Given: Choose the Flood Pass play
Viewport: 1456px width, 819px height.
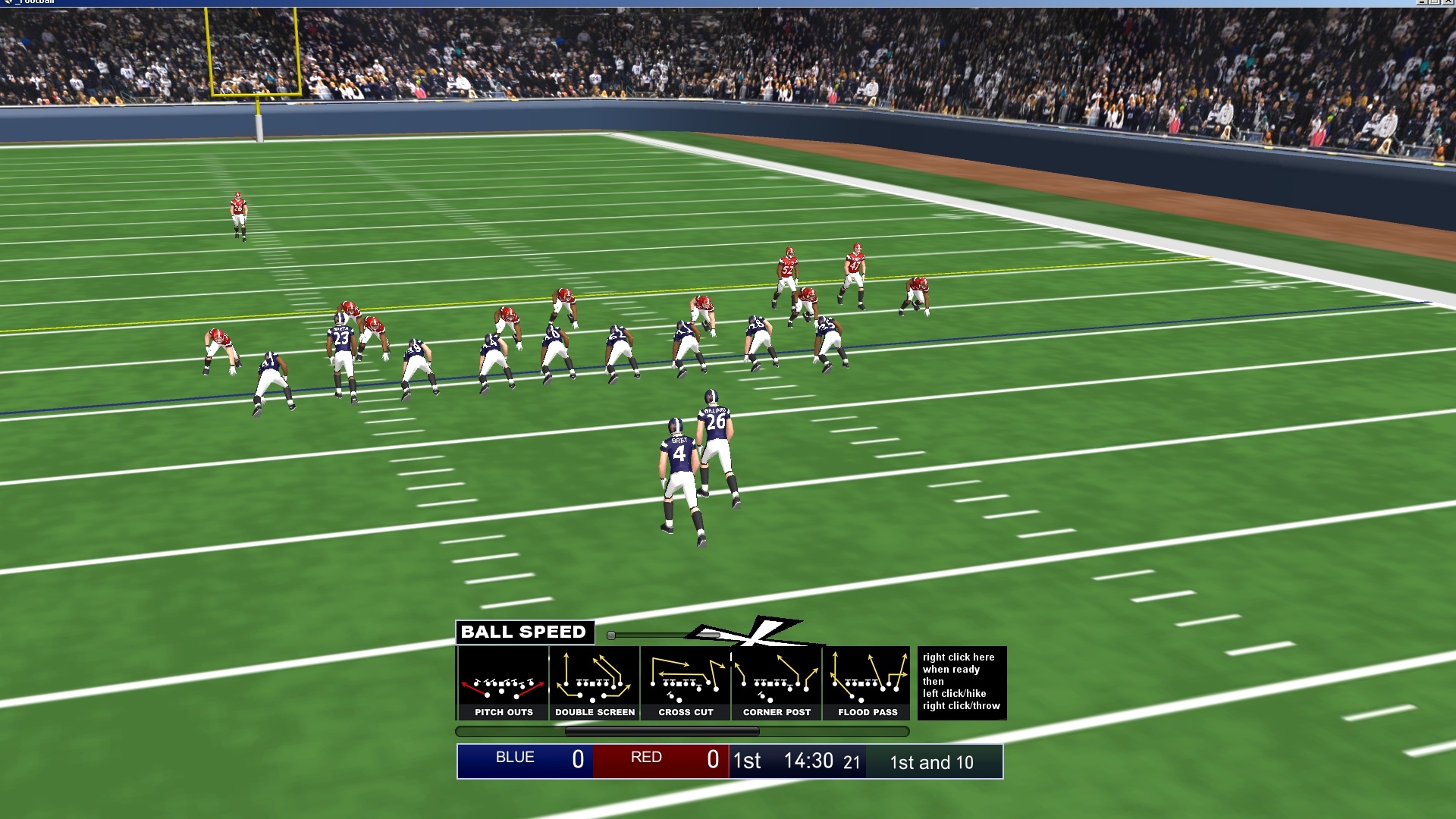Looking at the screenshot, I should point(868,683).
